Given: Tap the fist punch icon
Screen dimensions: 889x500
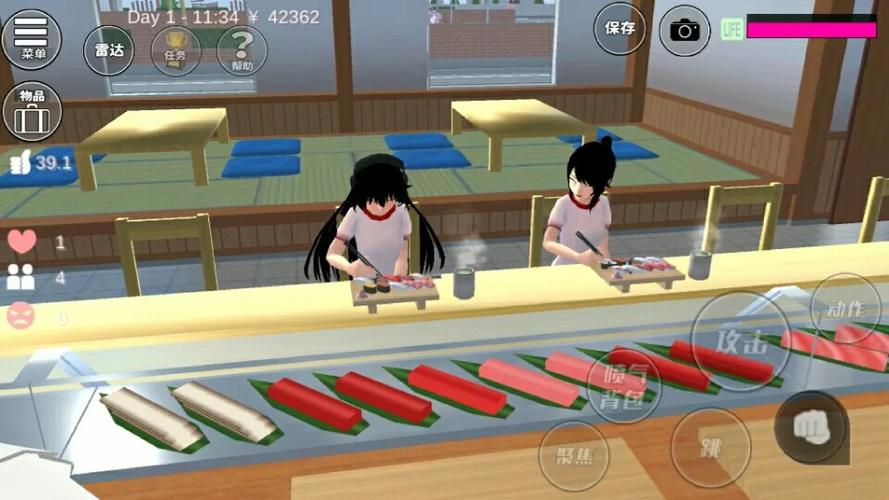Looking at the screenshot, I should (810, 425).
